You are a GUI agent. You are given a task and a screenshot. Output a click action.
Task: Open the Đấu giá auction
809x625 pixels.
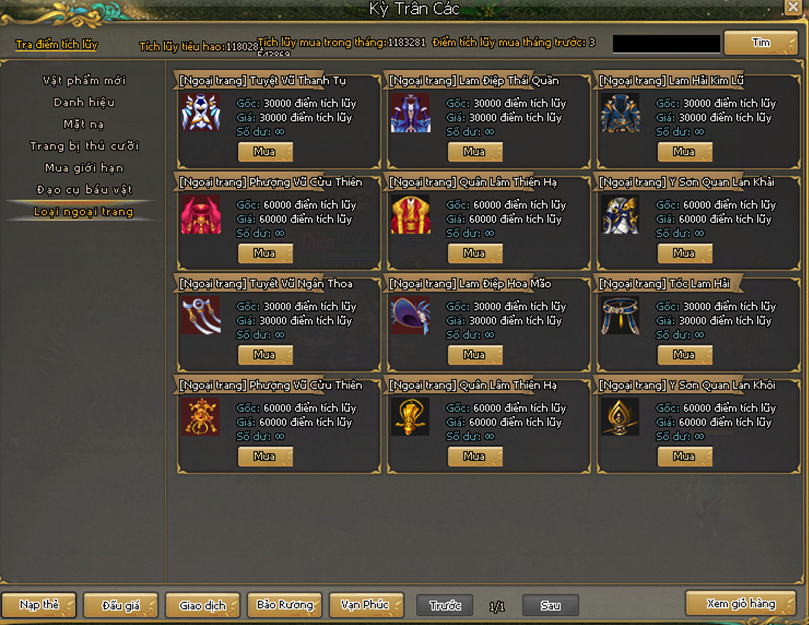click(120, 605)
